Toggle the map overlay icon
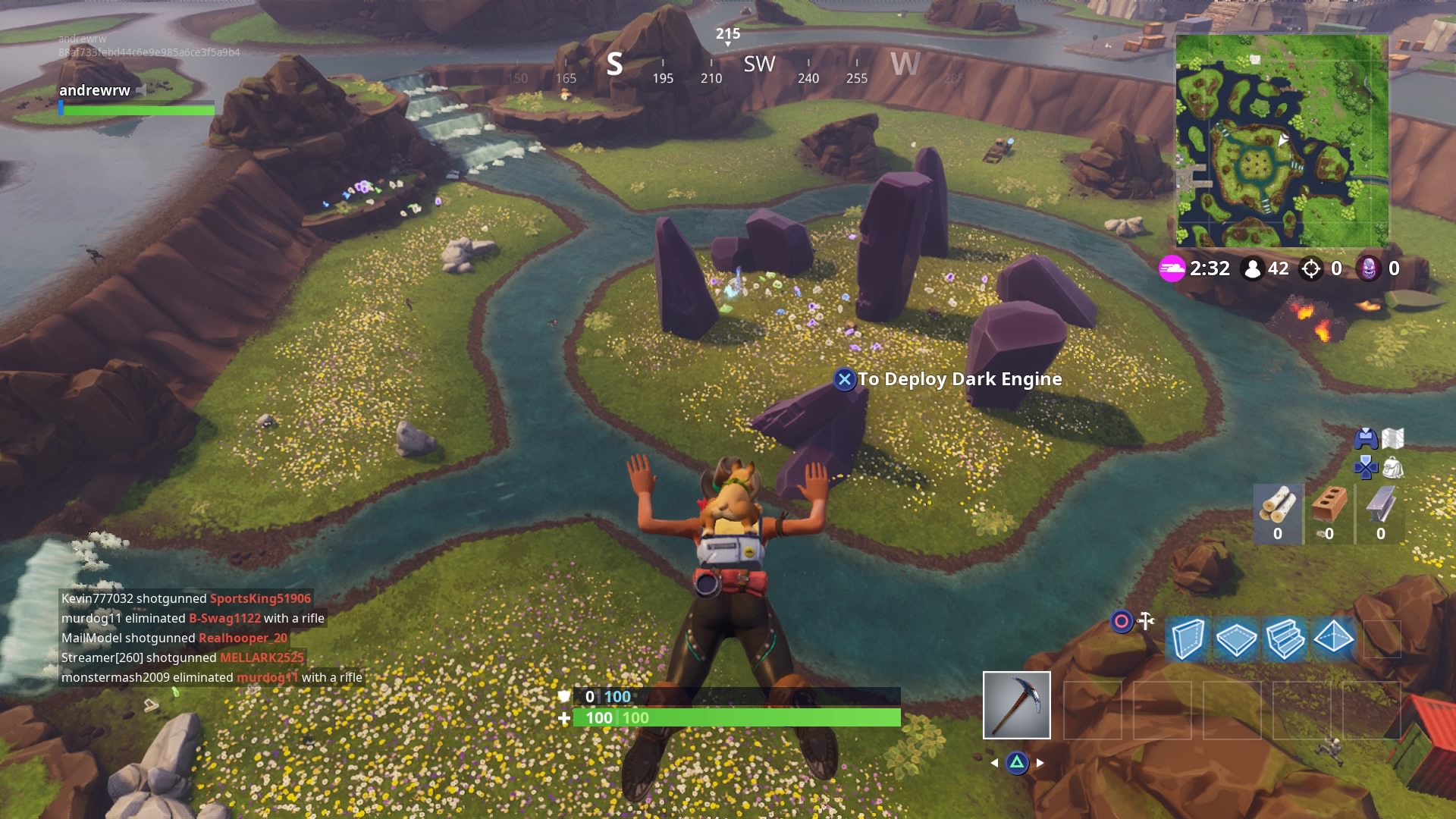Screen dimensions: 1456x819 (x=1392, y=436)
